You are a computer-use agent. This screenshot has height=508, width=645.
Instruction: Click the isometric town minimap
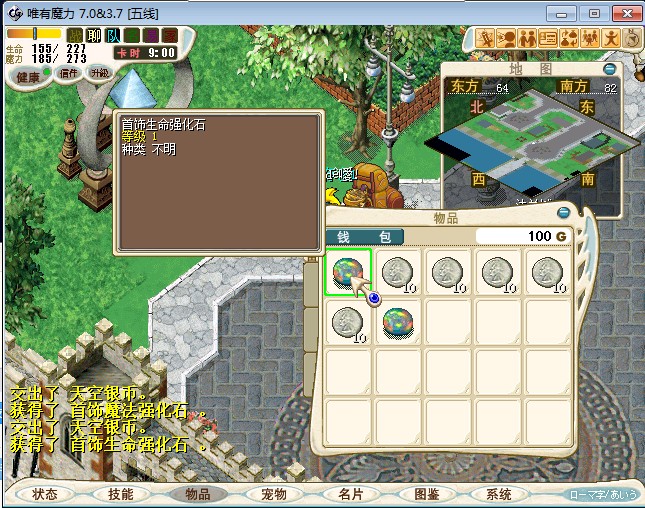pos(530,140)
